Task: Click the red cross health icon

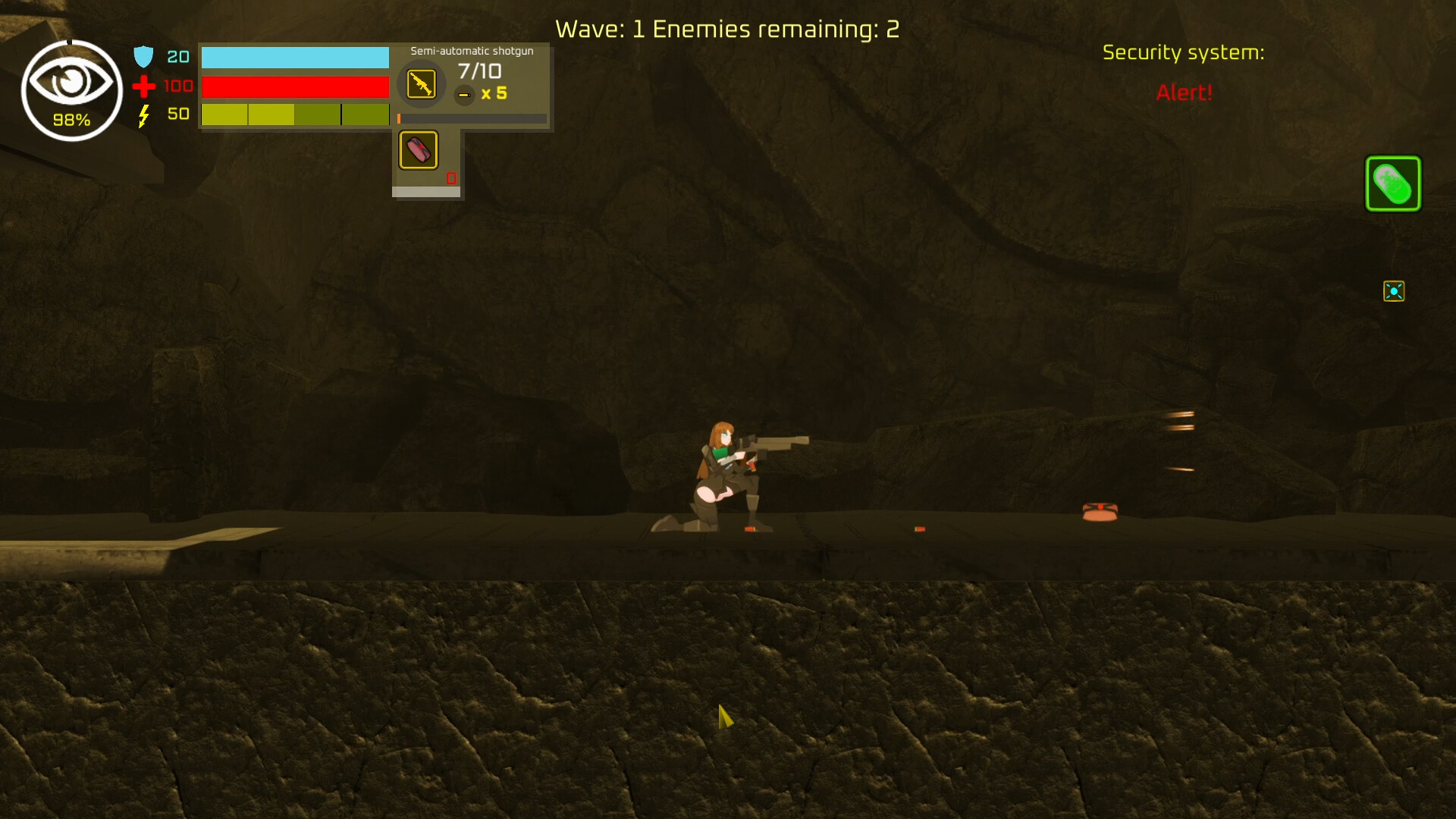Action: point(143,86)
